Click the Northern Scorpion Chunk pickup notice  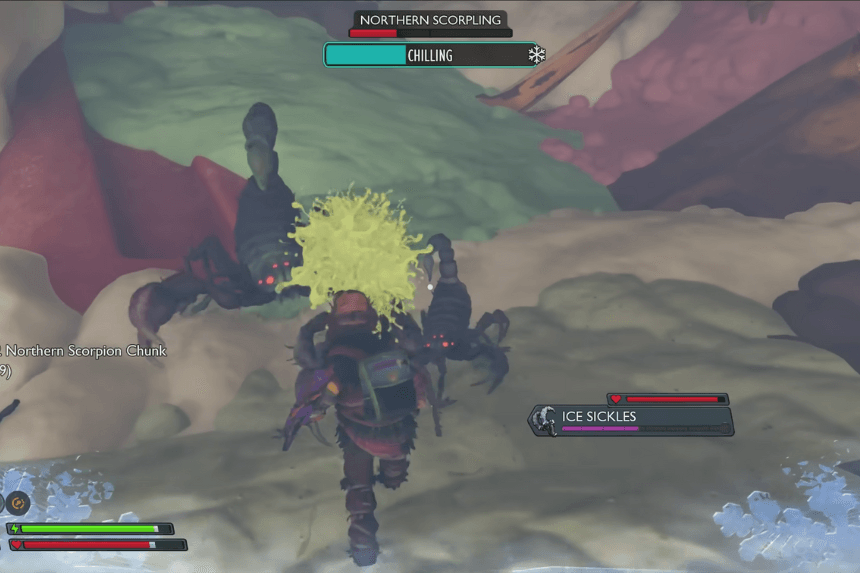tap(84, 351)
